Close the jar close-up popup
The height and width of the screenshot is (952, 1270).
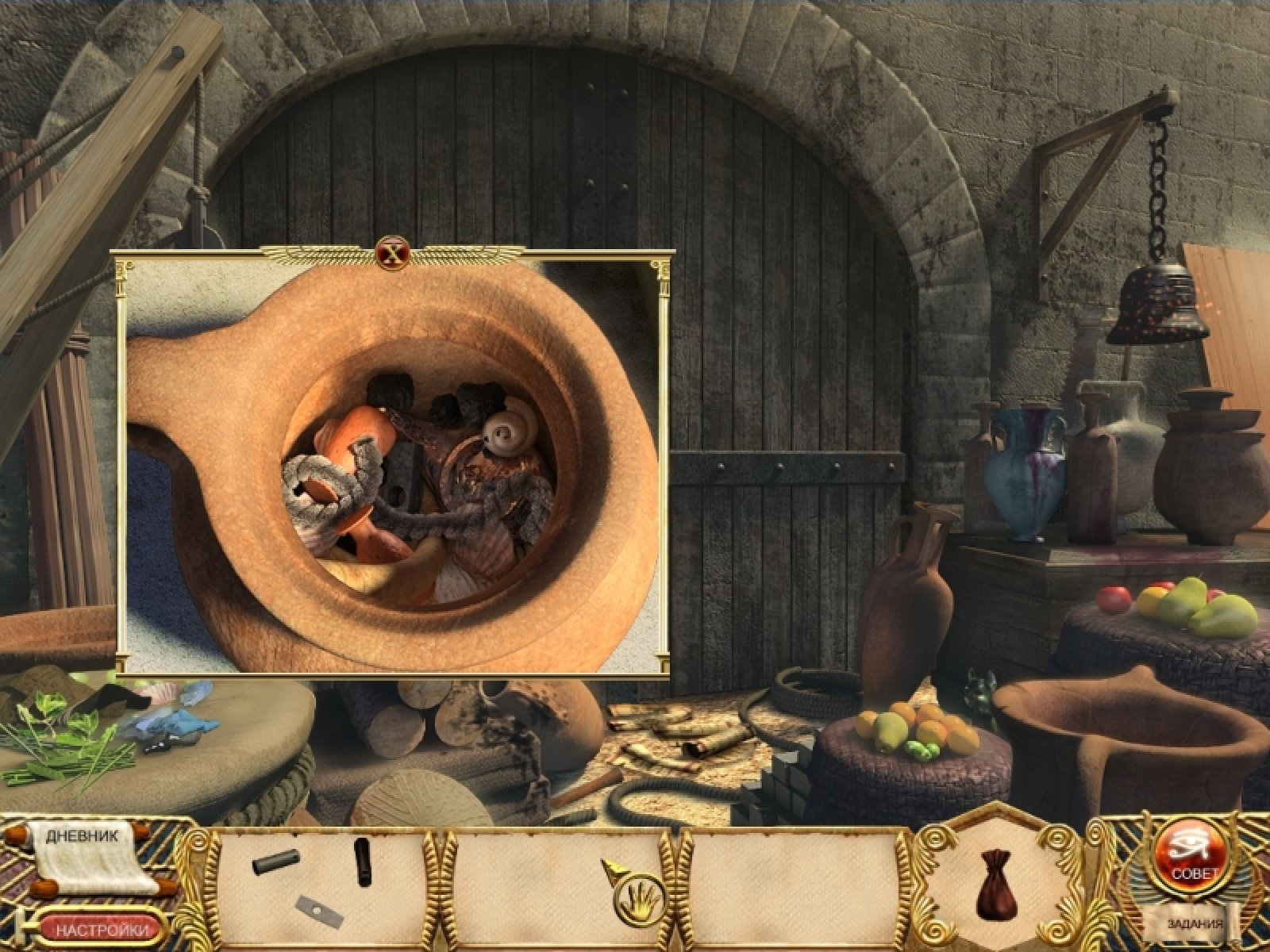click(390, 254)
